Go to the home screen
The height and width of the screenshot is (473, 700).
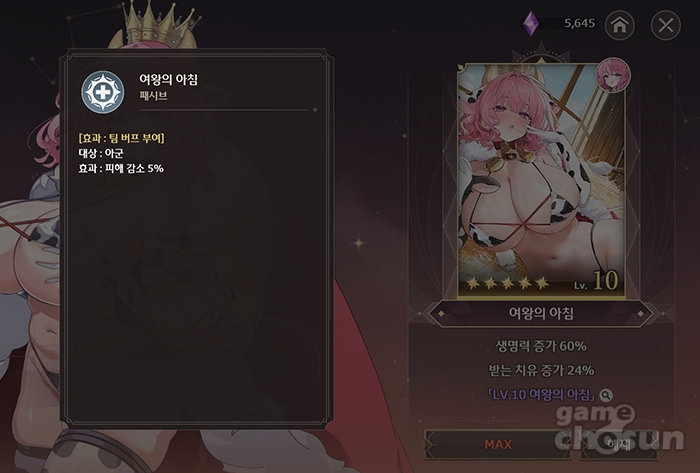pyautogui.click(x=620, y=25)
